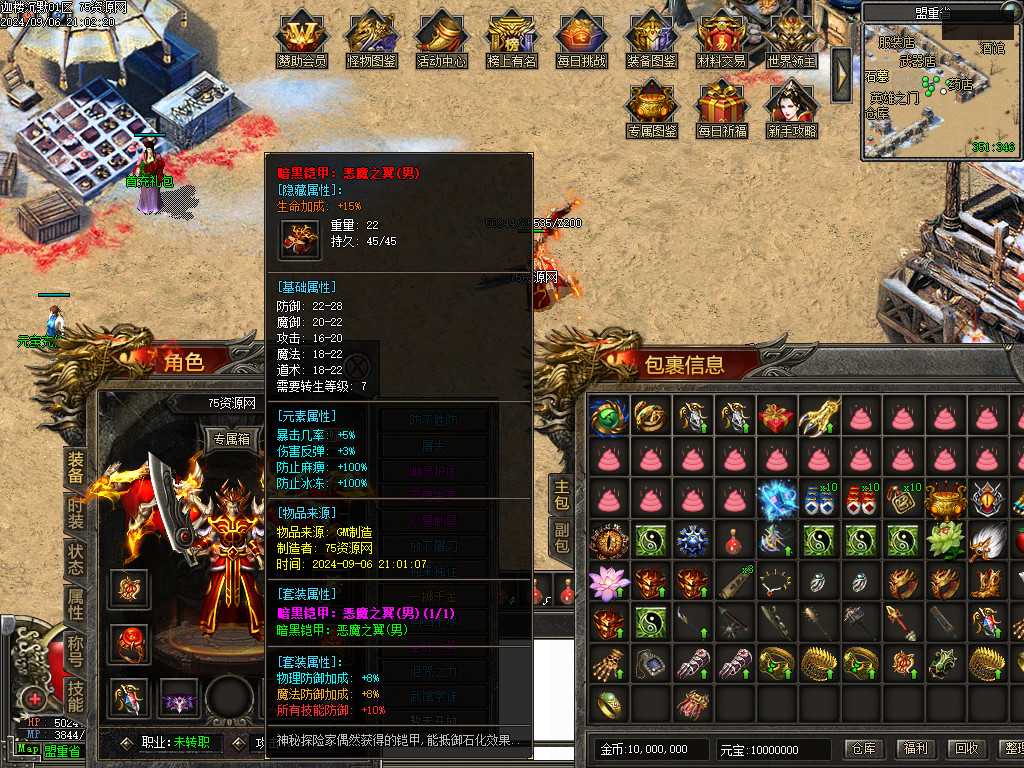This screenshot has height=768, width=1024.
Task: Collapse the top icon bar with arrow
Action: 841,75
